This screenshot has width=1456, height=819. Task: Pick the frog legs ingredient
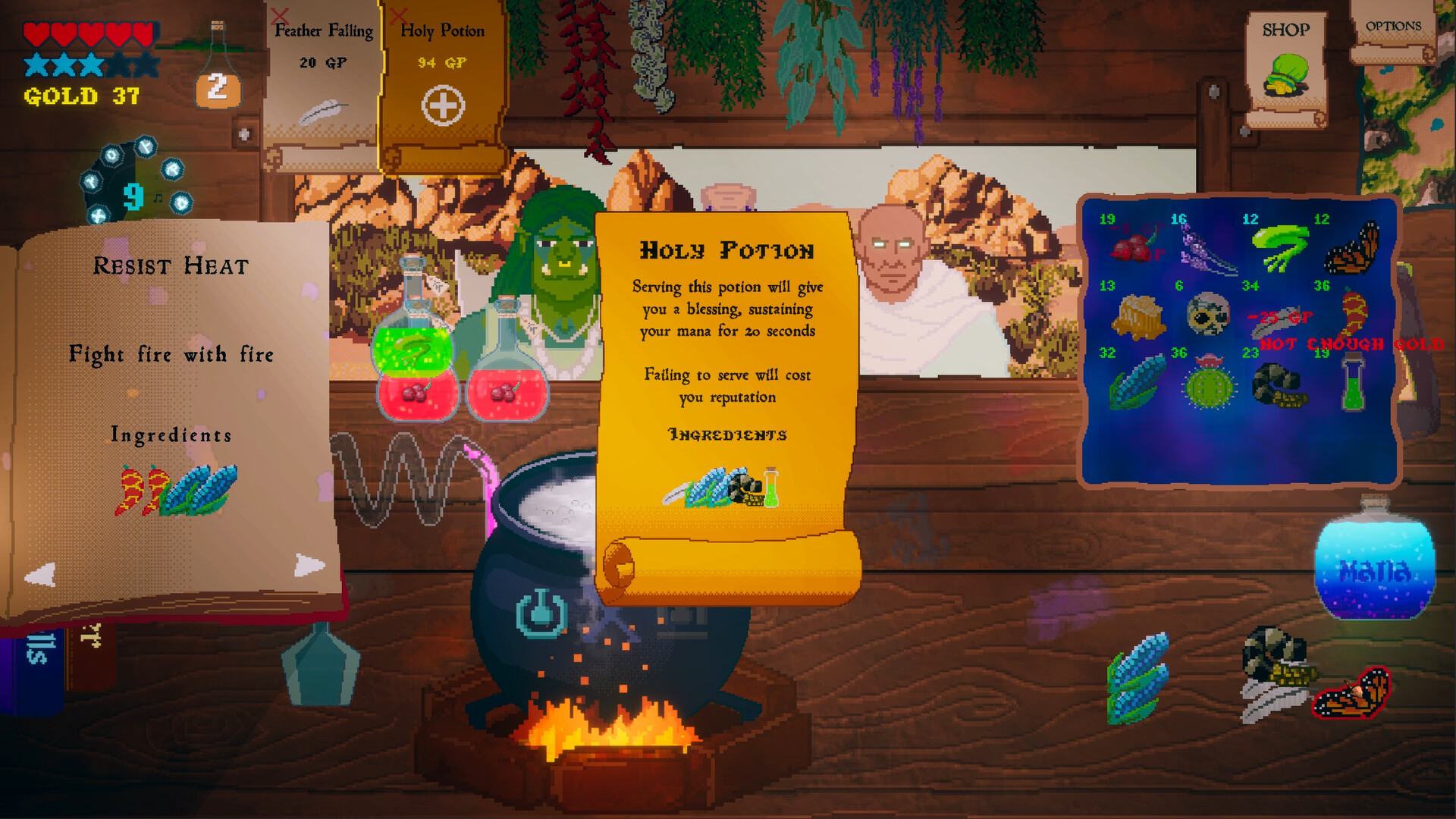click(1281, 248)
